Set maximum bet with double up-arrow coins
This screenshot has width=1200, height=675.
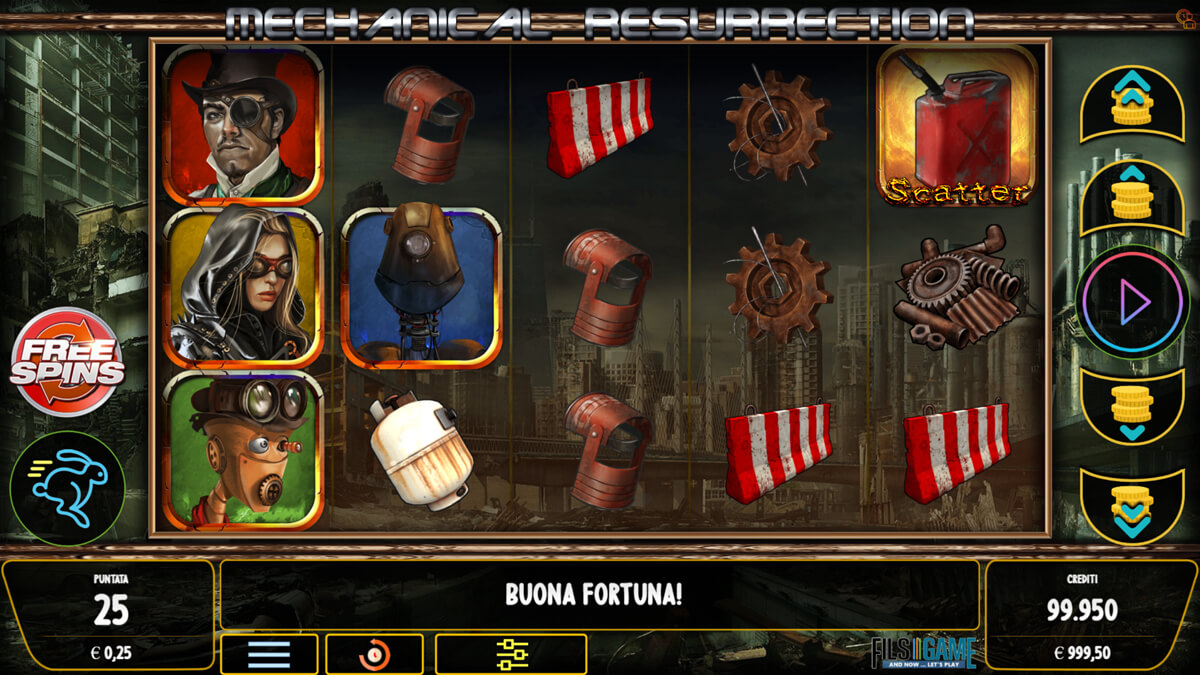pos(1132,102)
